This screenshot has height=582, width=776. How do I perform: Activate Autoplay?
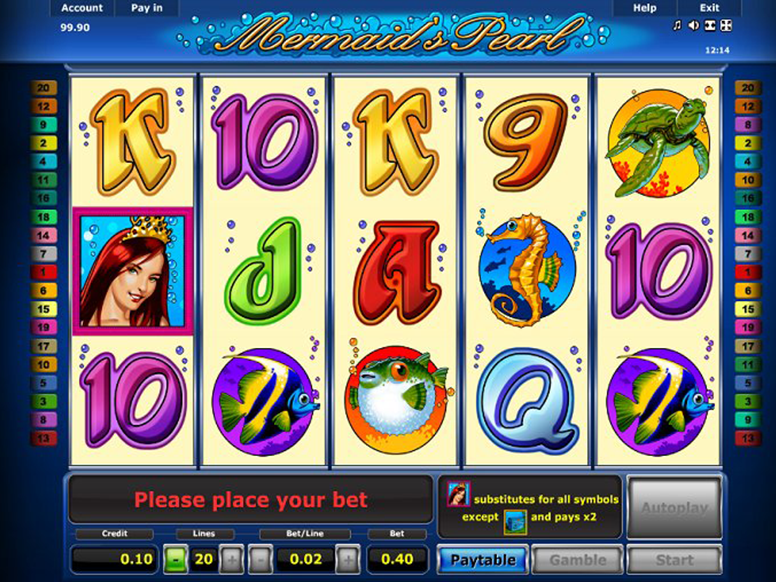click(x=674, y=508)
